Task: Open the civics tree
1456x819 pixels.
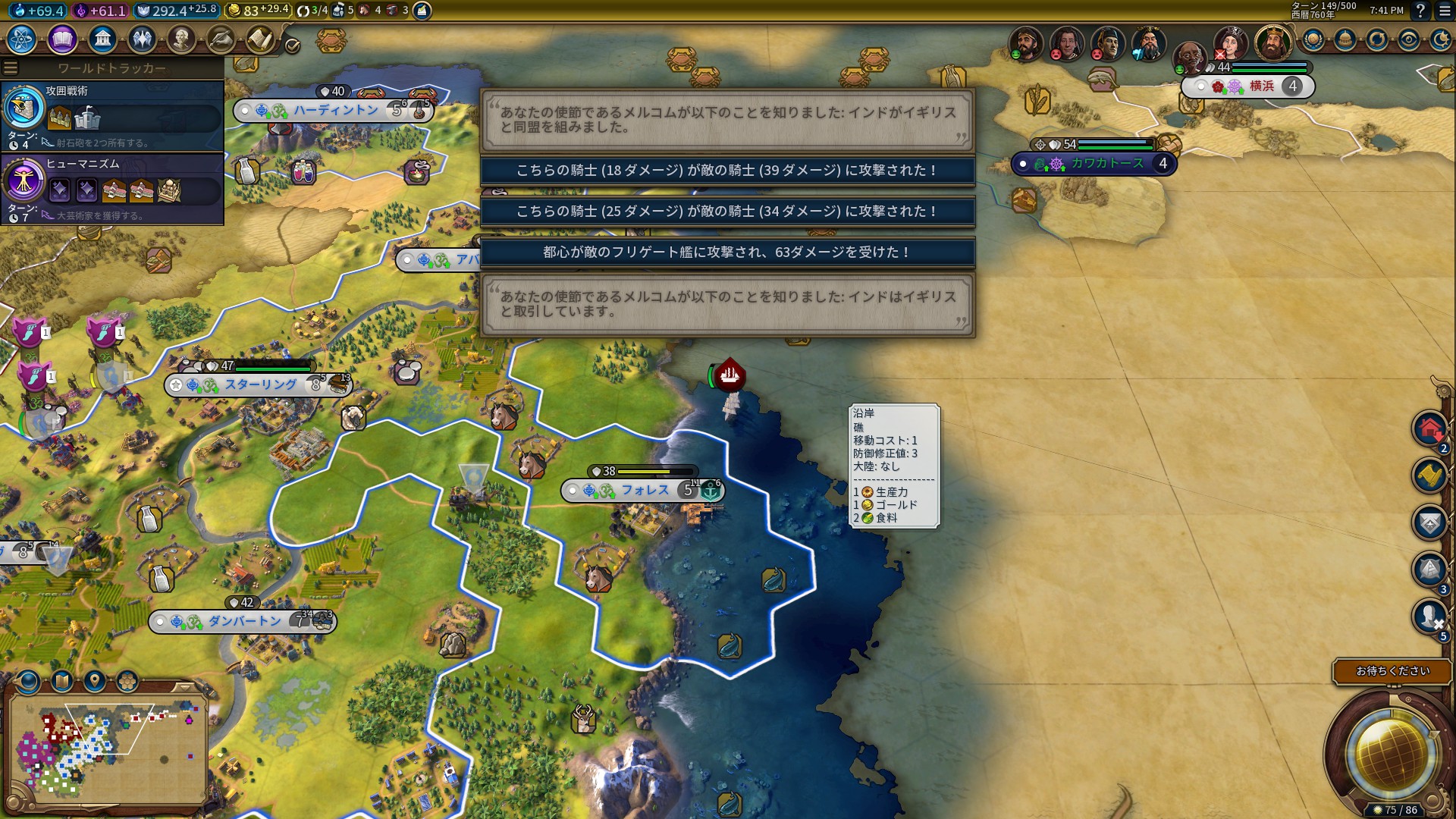Action: [x=63, y=40]
